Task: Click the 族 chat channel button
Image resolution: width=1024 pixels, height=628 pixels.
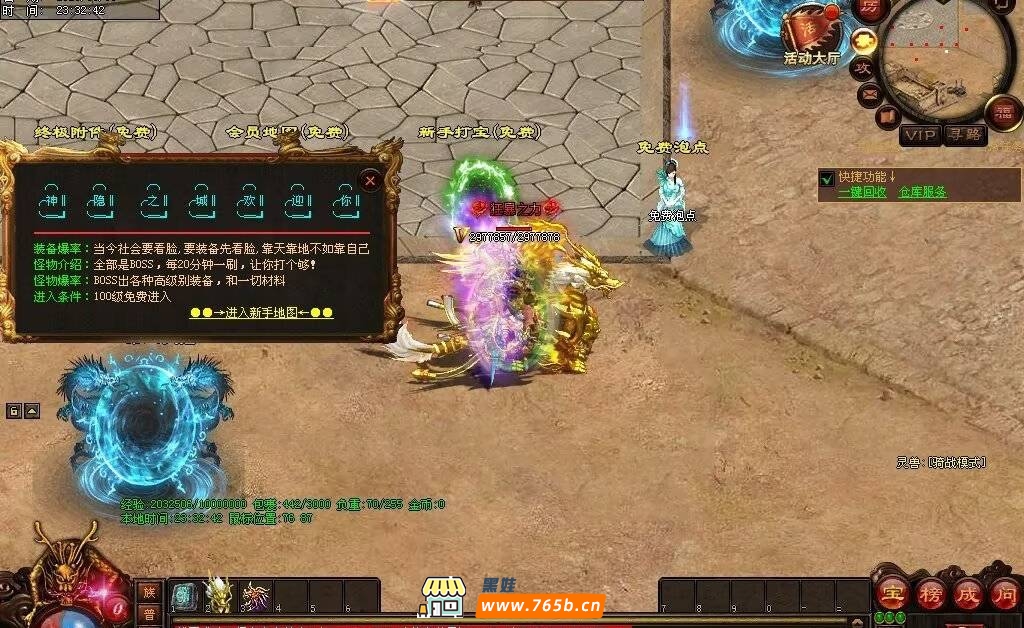Action: point(149,592)
